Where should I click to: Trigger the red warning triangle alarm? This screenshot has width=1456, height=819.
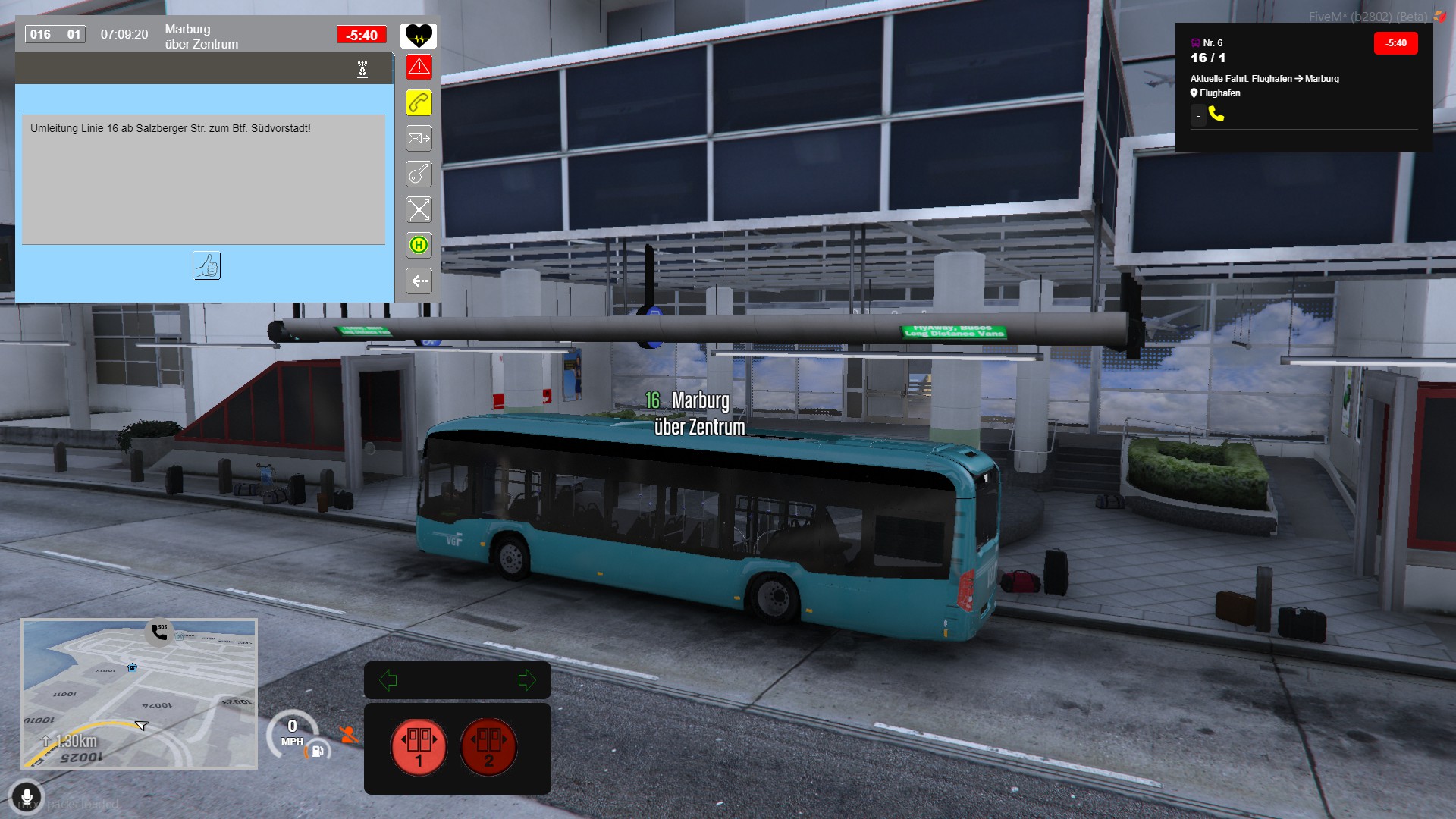coord(419,67)
